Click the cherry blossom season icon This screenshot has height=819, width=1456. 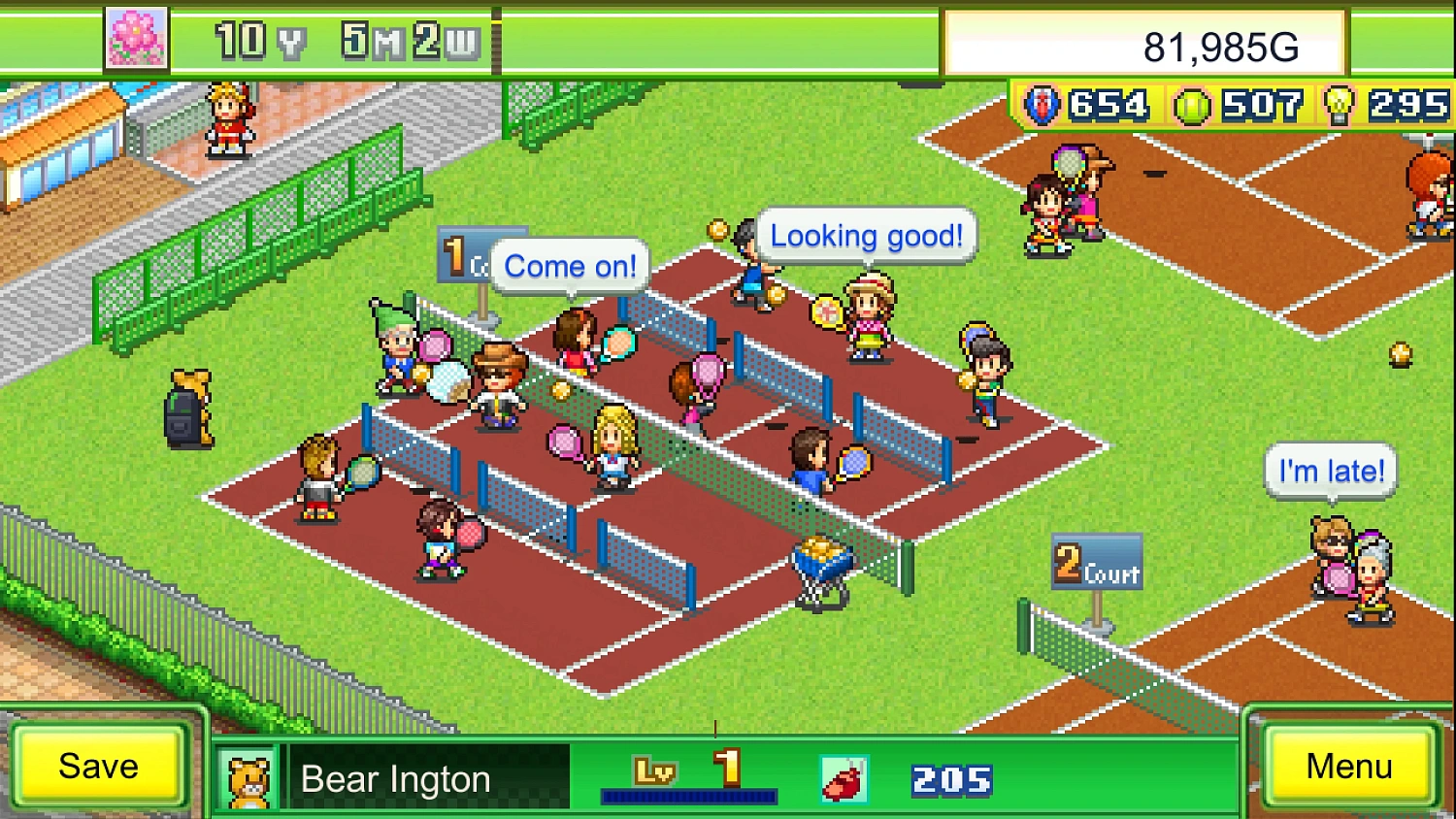[136, 39]
